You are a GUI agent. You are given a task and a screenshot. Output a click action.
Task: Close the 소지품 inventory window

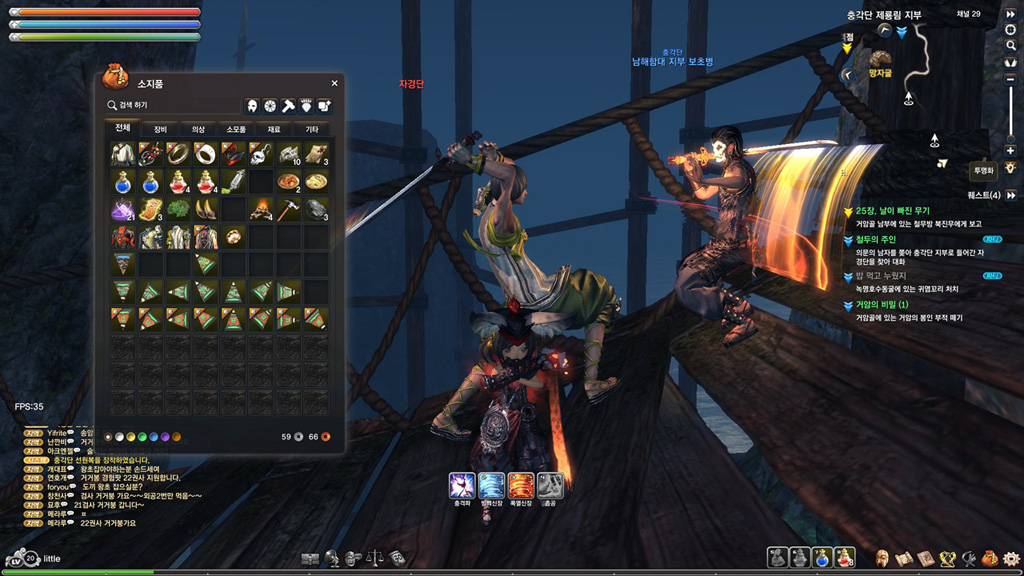point(334,83)
